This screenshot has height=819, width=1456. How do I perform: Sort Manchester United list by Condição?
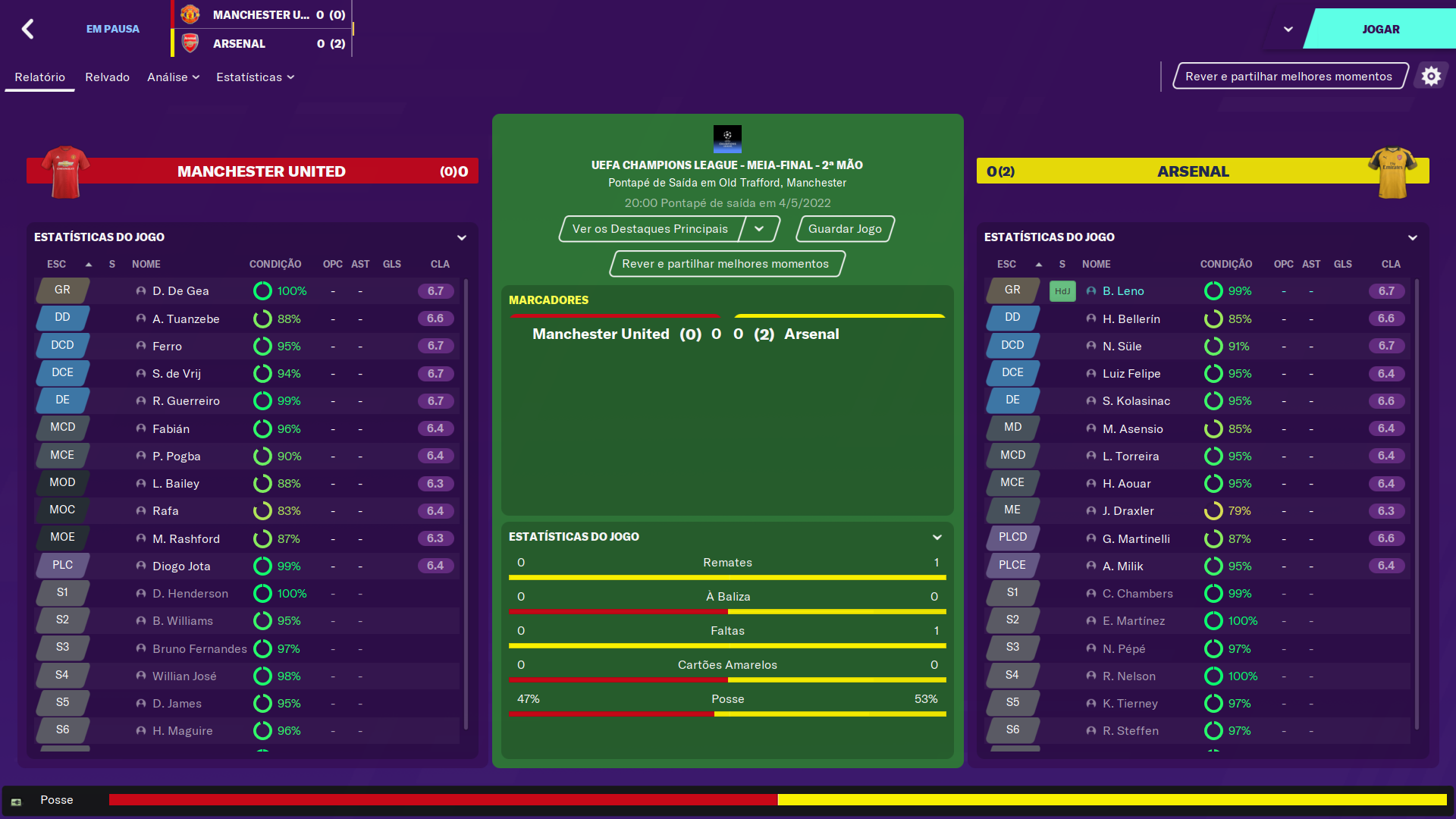point(275,265)
